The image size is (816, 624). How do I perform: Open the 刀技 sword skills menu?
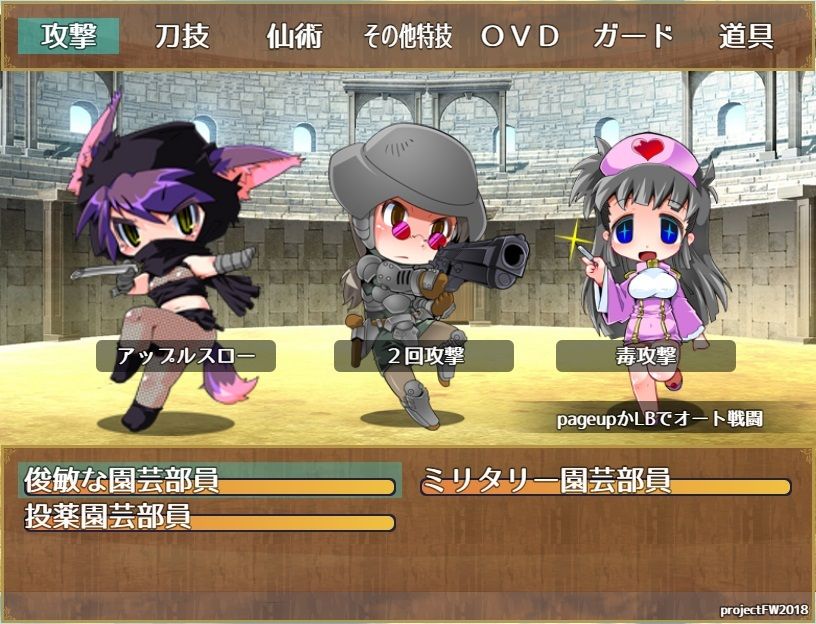click(182, 36)
